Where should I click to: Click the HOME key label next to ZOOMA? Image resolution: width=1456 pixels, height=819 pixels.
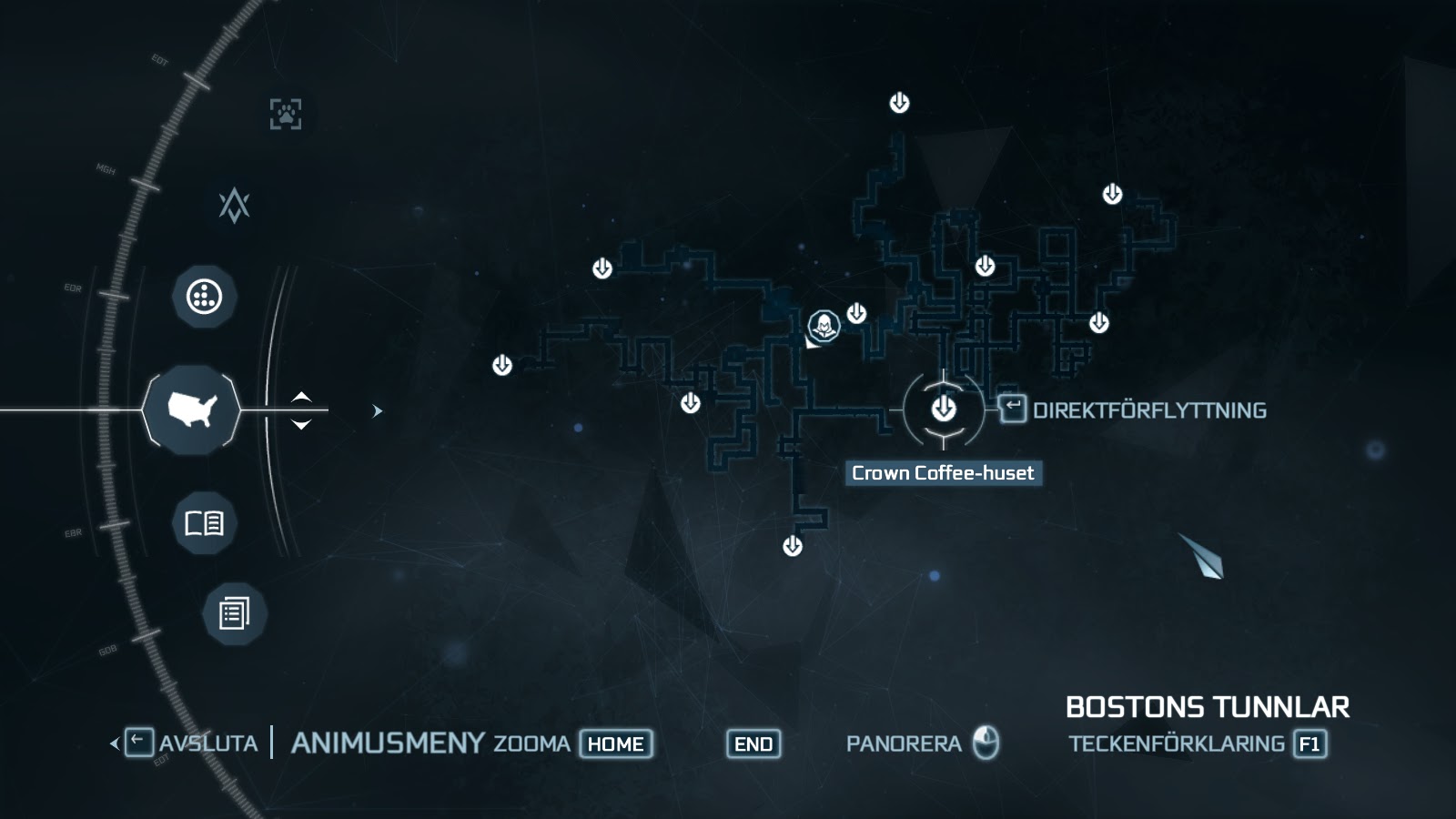coord(615,743)
